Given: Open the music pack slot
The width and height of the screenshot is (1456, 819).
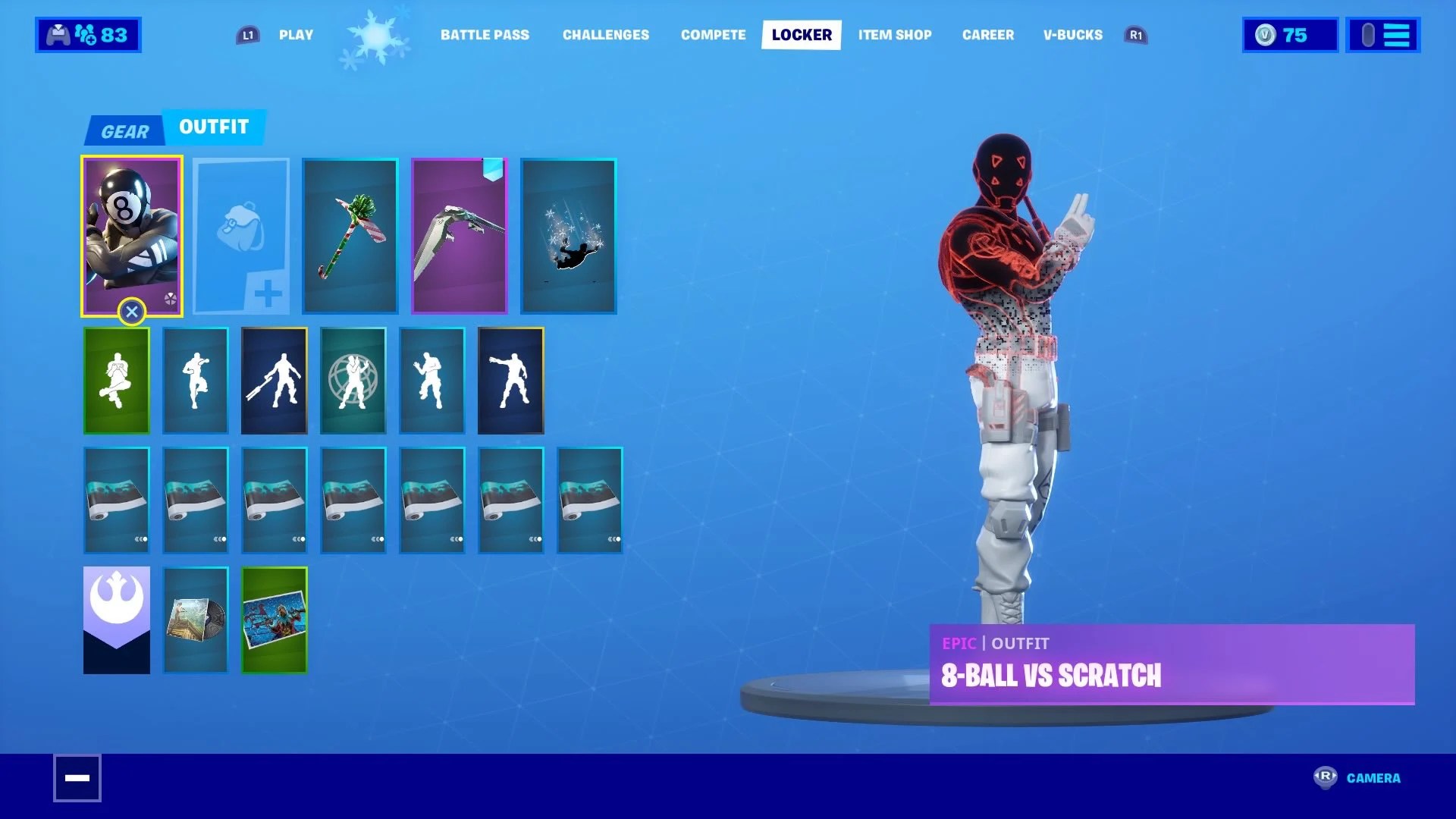Looking at the screenshot, I should (x=195, y=620).
